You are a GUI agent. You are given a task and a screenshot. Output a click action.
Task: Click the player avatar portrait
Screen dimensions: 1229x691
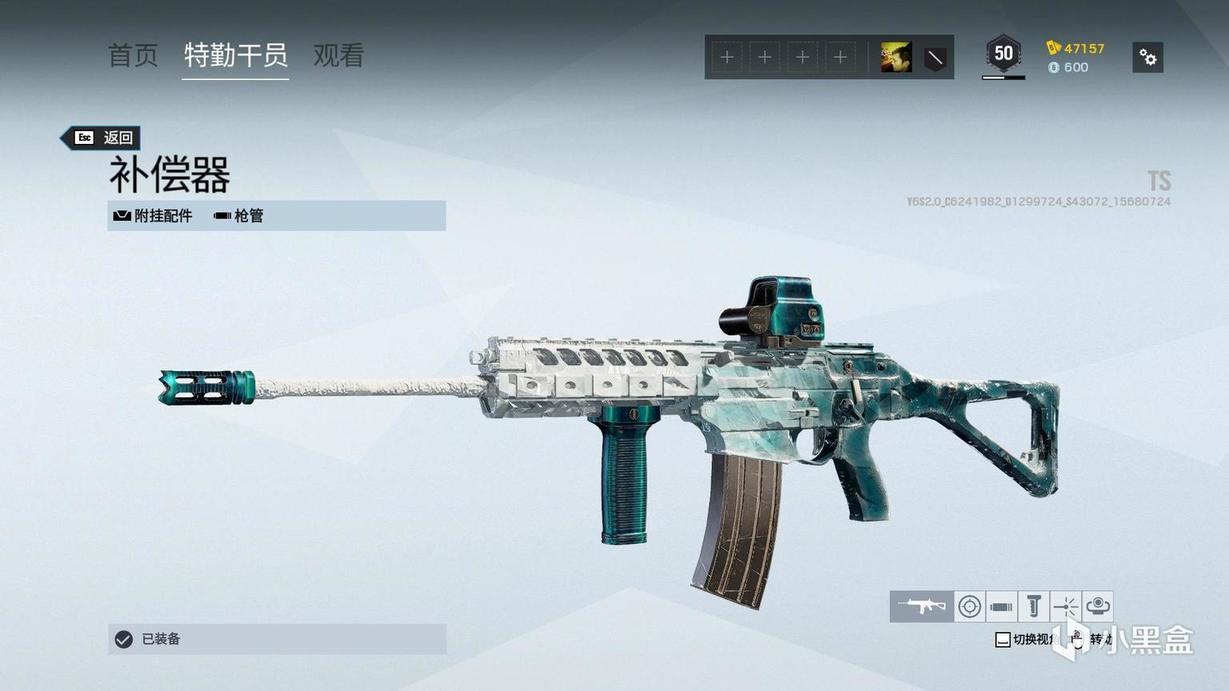click(896, 57)
